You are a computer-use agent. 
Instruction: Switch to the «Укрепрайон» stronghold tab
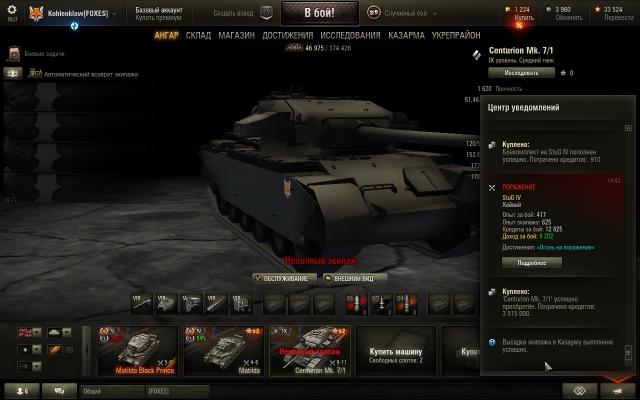coord(455,35)
